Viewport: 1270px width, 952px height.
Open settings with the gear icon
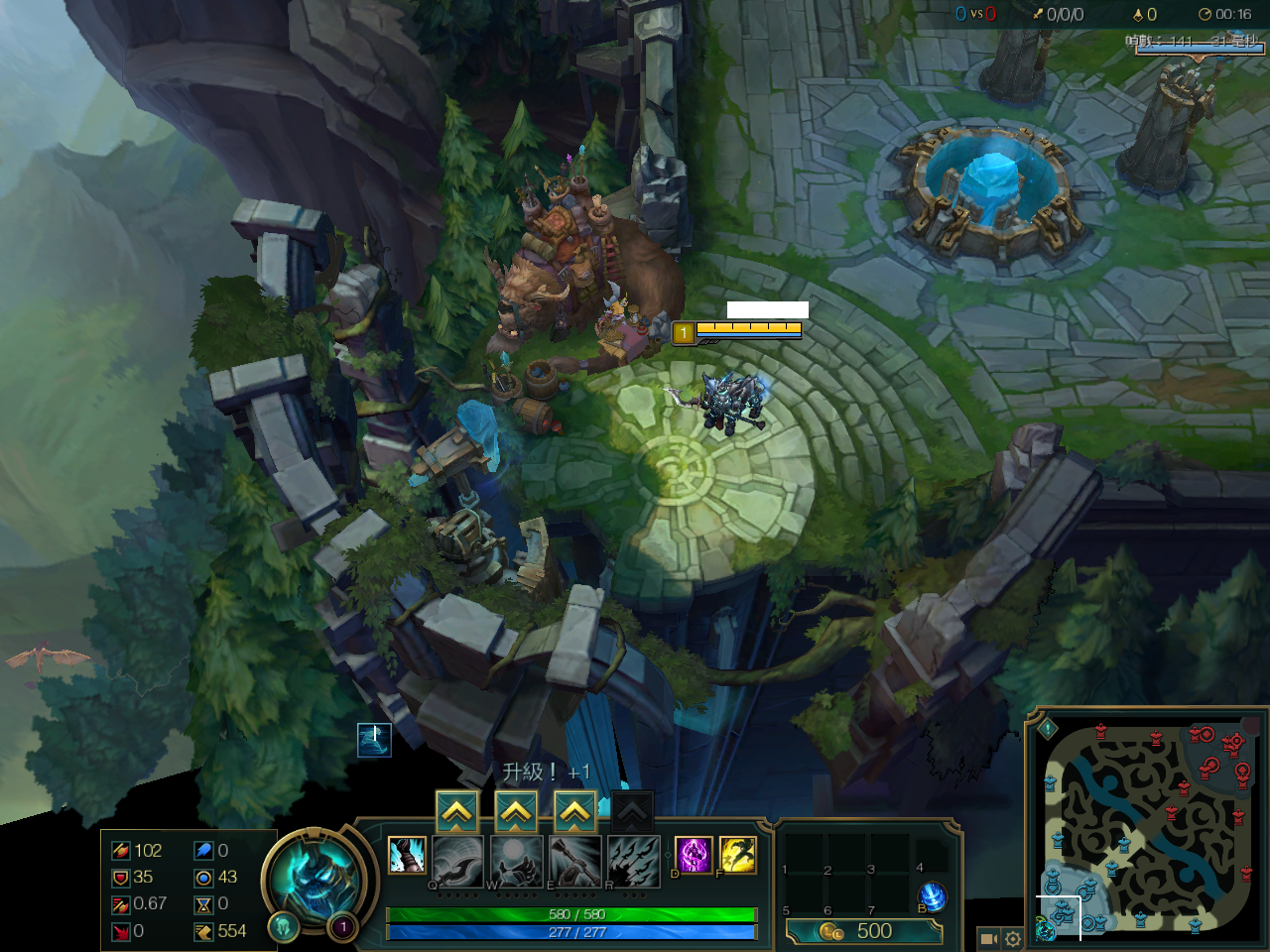point(1013,938)
